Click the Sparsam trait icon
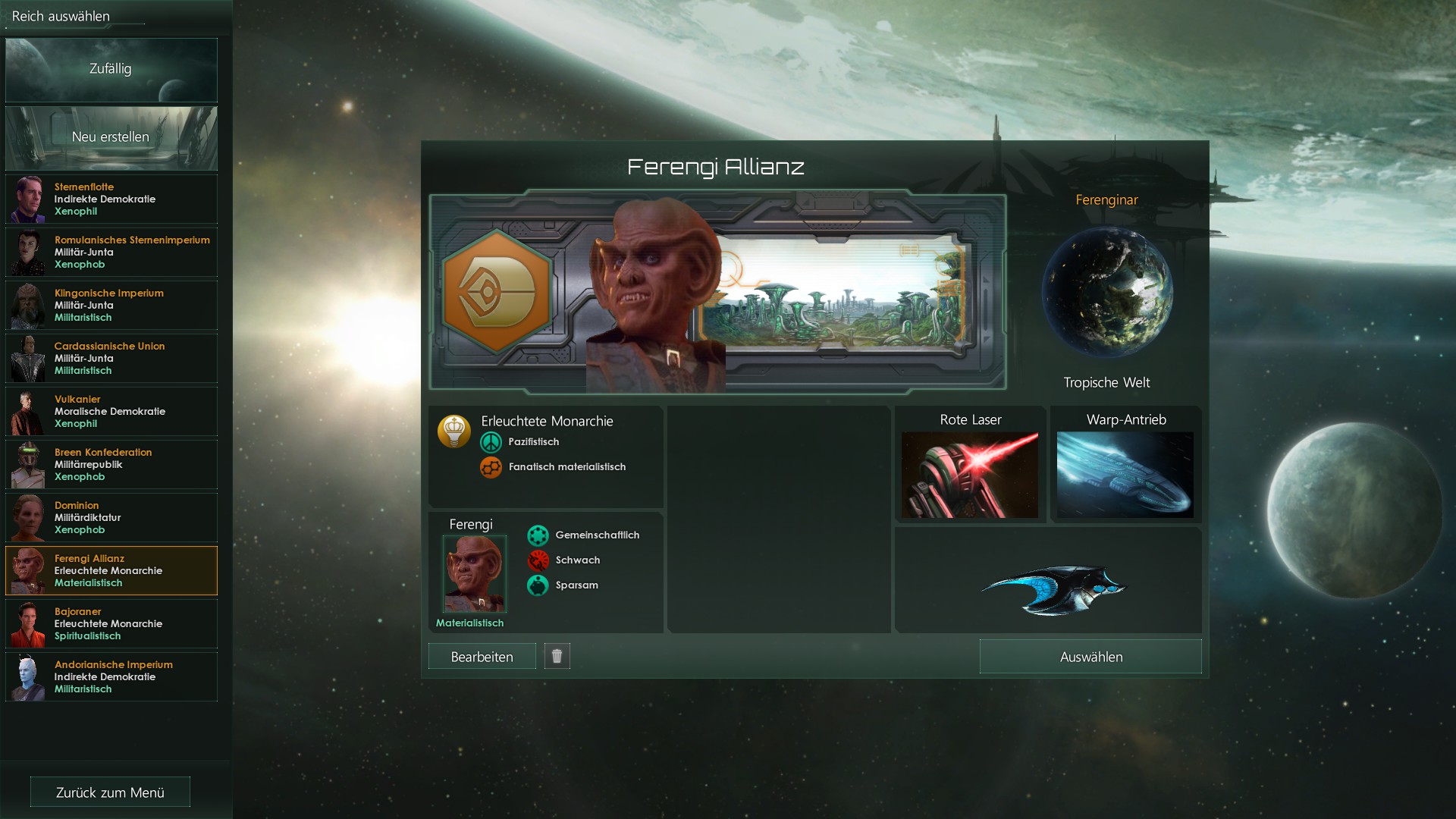 tap(539, 585)
